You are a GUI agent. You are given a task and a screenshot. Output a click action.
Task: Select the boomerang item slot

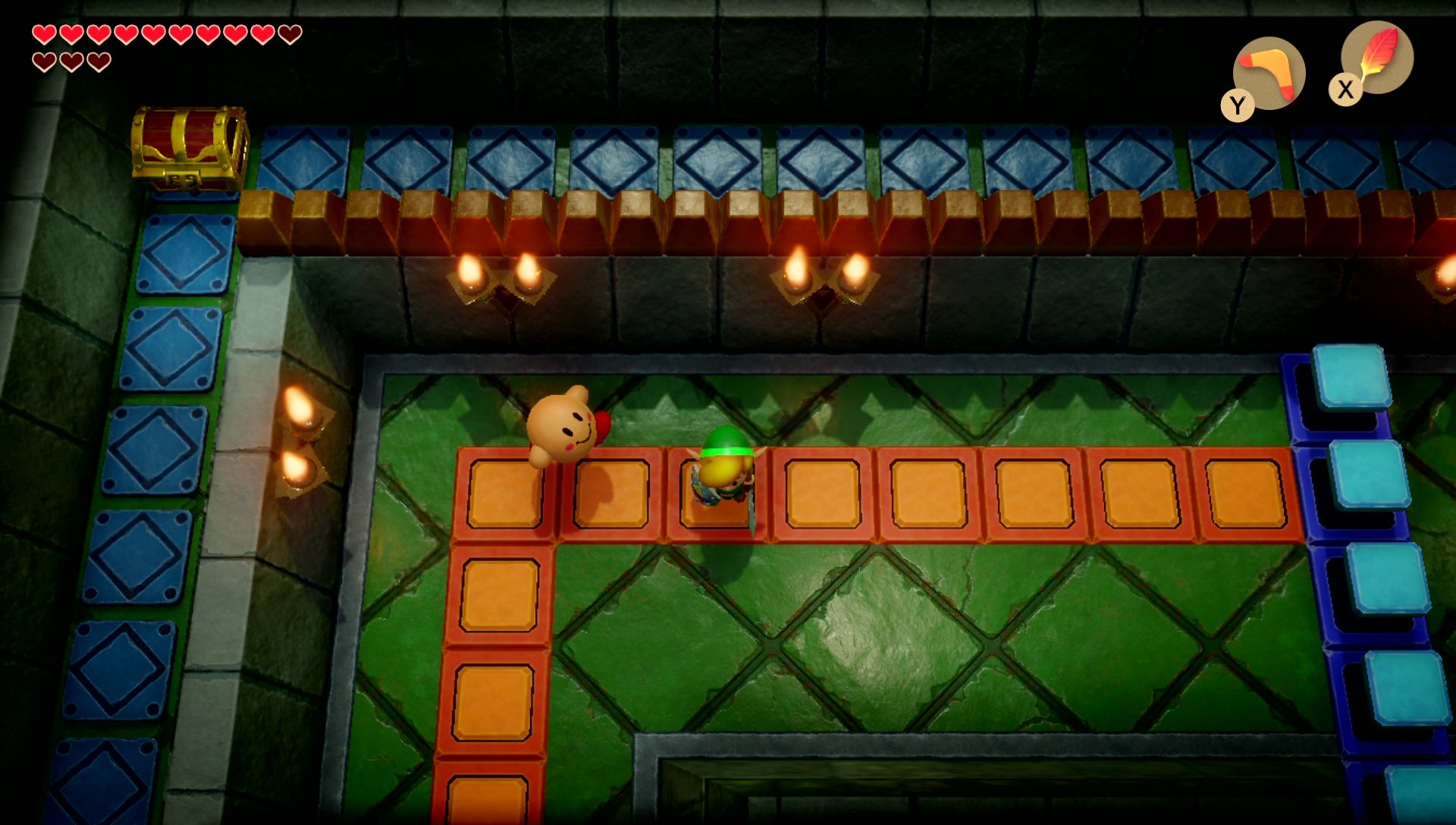click(x=1269, y=74)
